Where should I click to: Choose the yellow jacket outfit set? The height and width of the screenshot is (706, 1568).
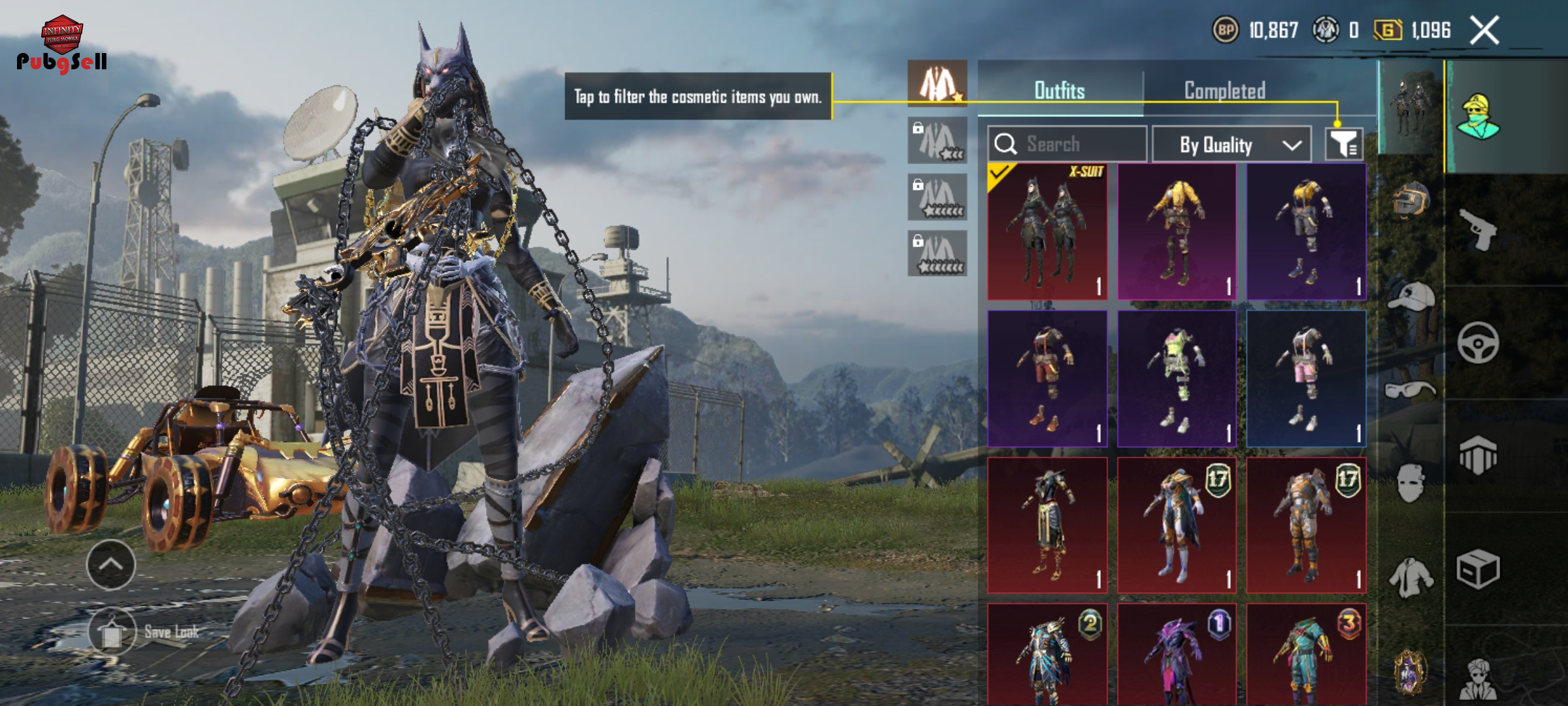(1177, 232)
